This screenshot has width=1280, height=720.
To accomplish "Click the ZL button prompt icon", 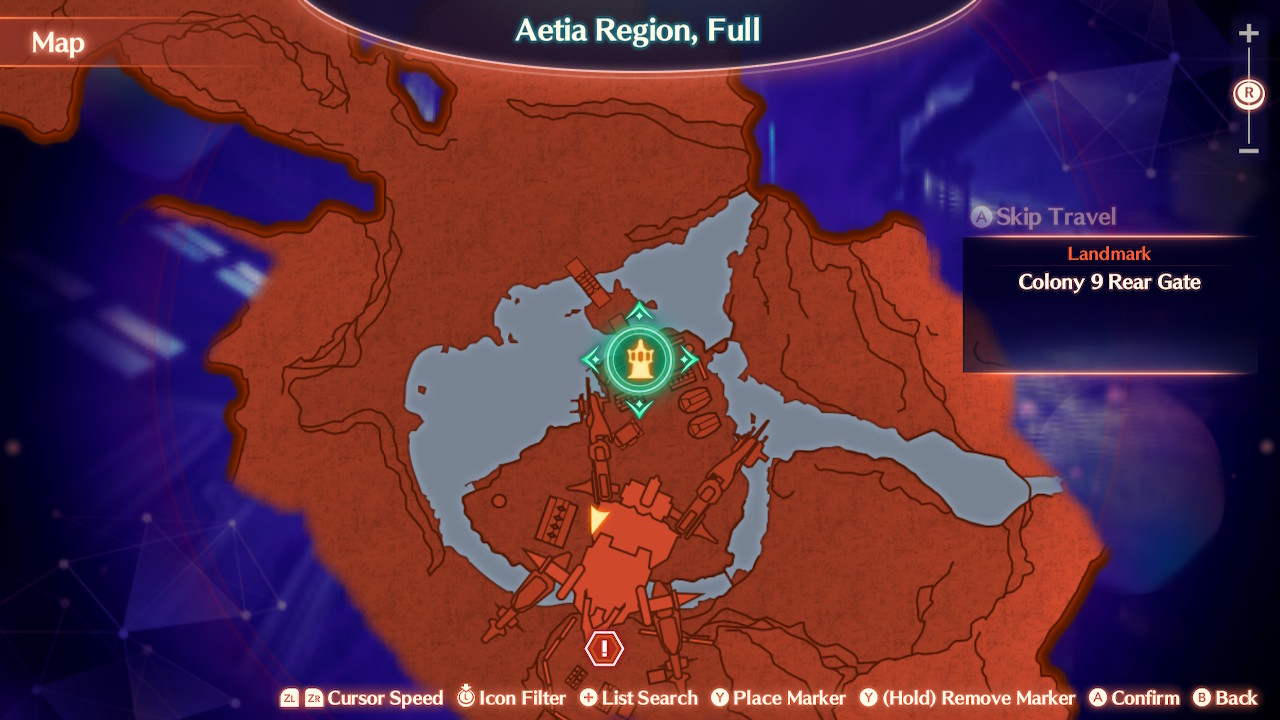I will (289, 698).
